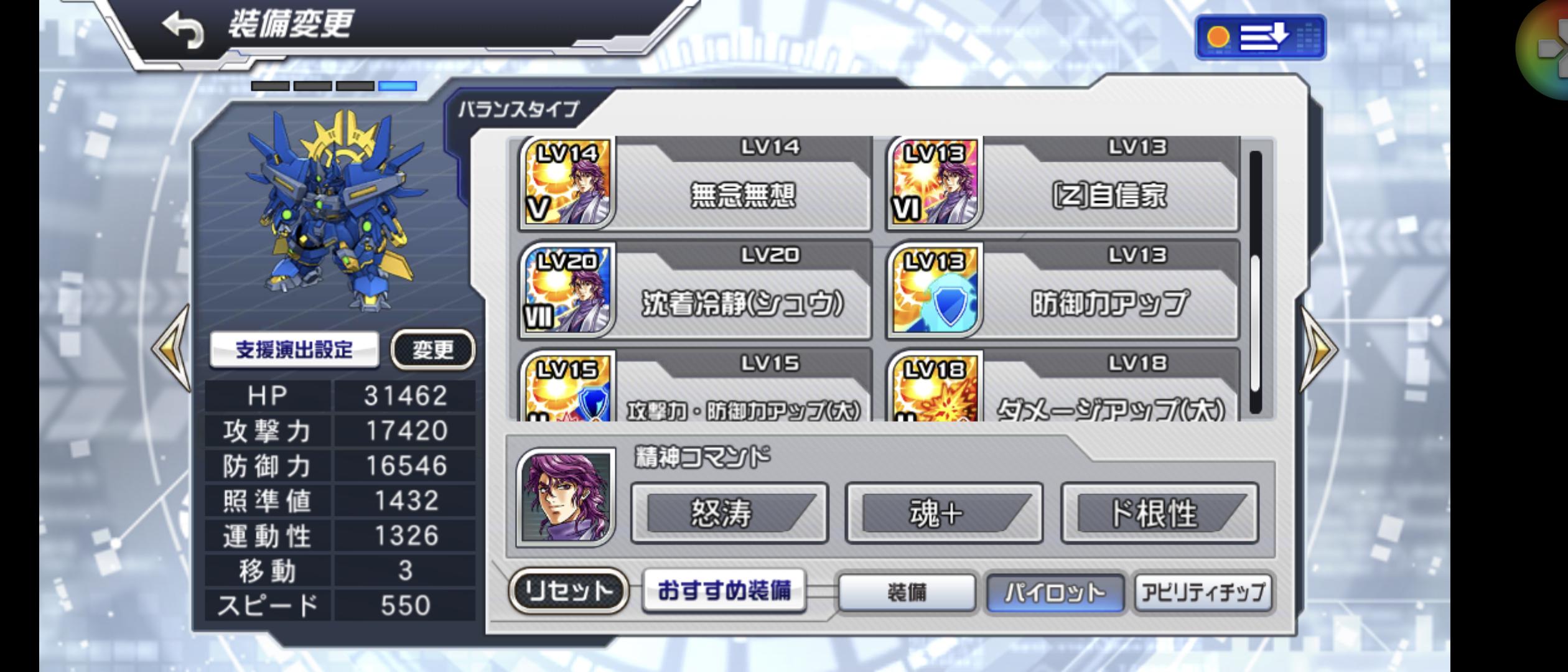This screenshot has width=1568, height=672.
Task: Click the リセット reset button
Action: coord(569,590)
